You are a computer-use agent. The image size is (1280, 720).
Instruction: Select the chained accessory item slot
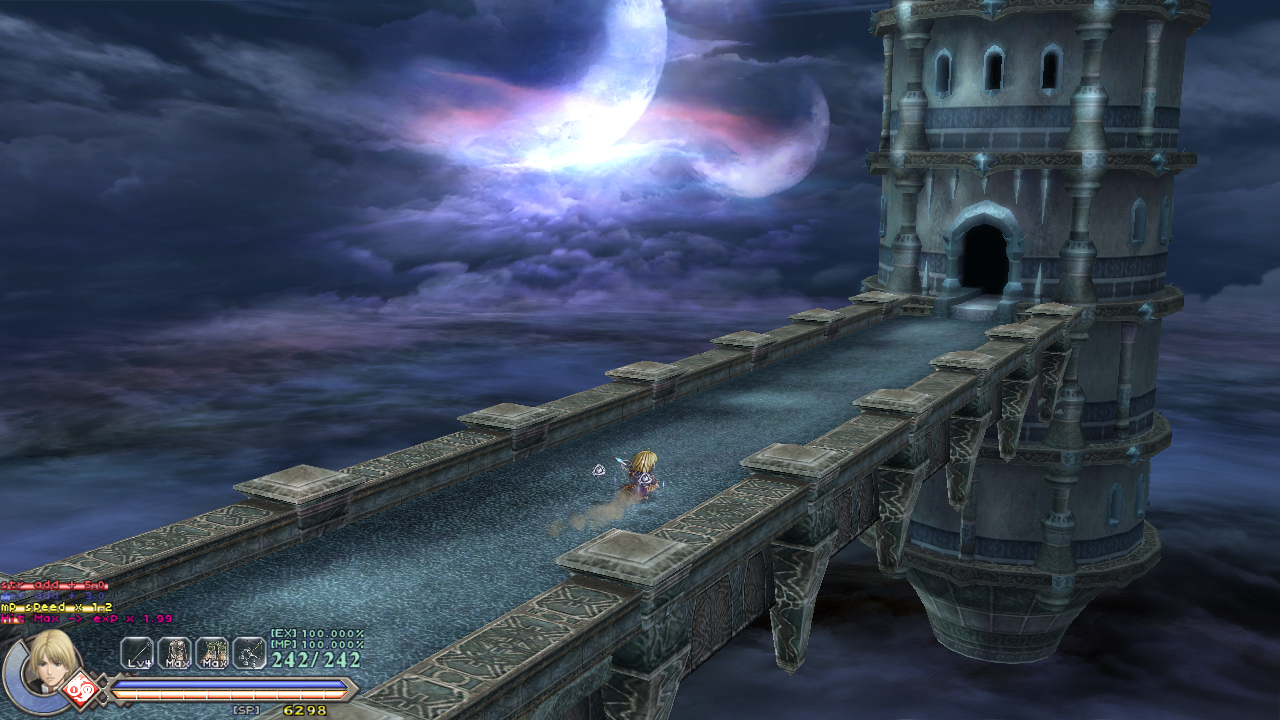pos(249,653)
